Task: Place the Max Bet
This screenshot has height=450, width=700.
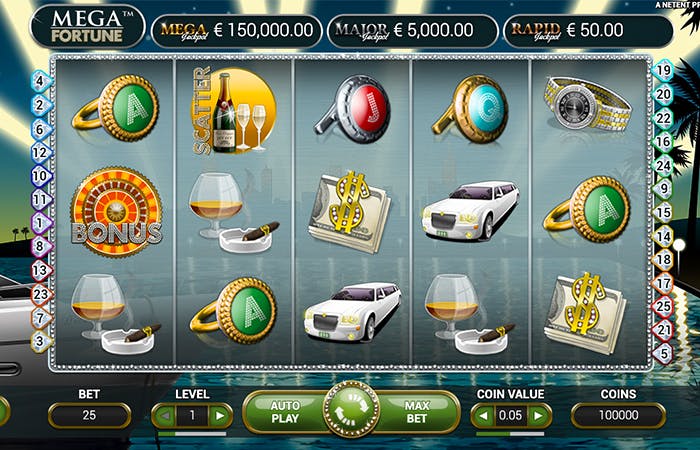Action: point(417,413)
